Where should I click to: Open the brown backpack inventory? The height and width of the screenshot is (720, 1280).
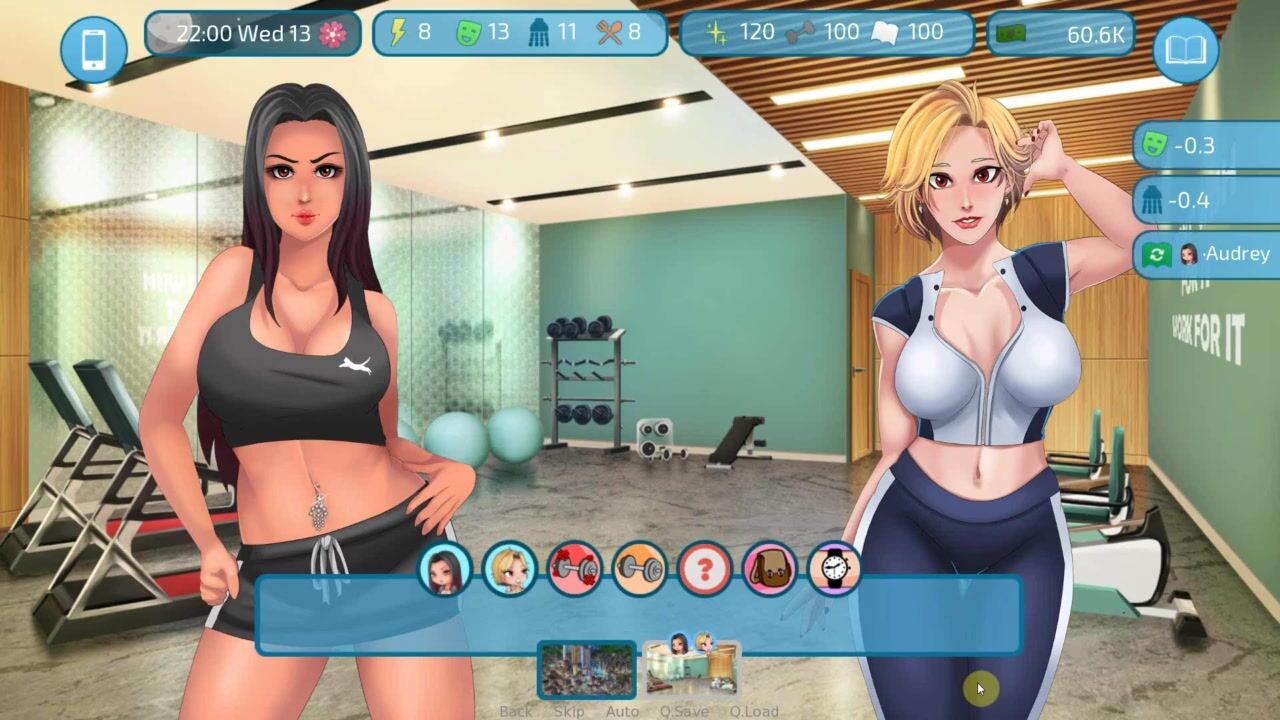click(x=770, y=569)
